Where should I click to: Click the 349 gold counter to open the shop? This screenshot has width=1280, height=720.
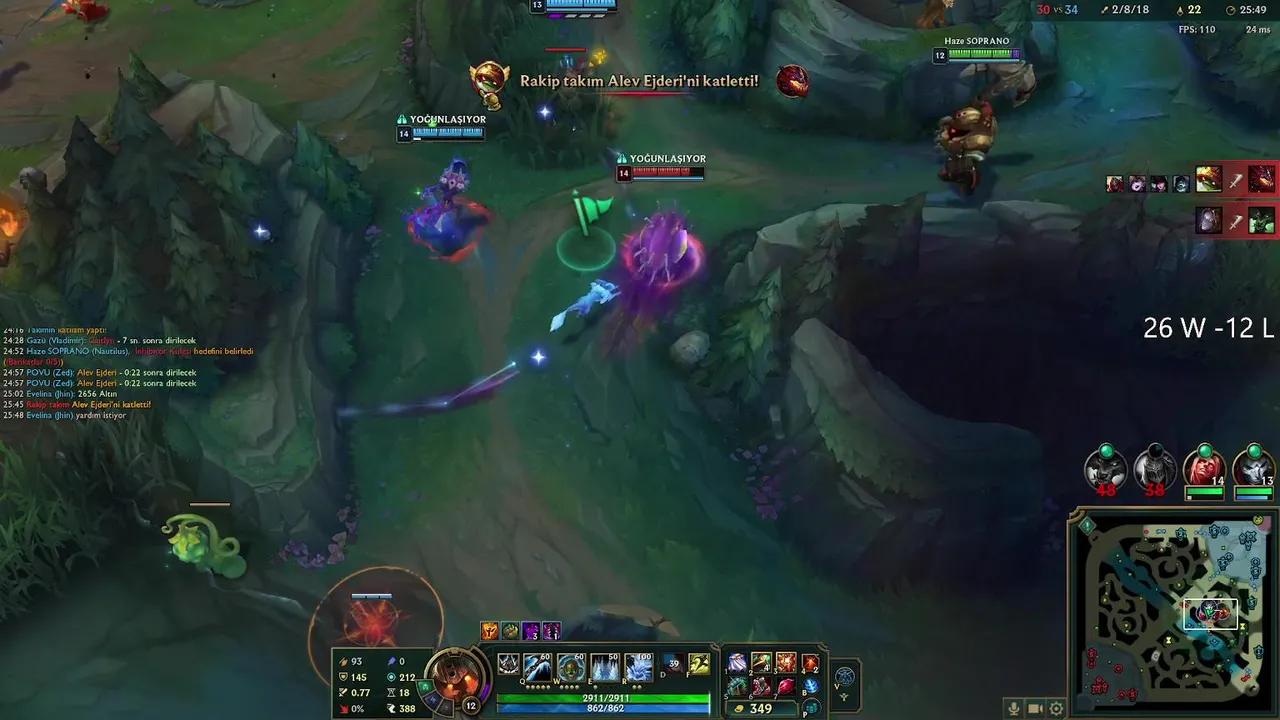tap(760, 709)
